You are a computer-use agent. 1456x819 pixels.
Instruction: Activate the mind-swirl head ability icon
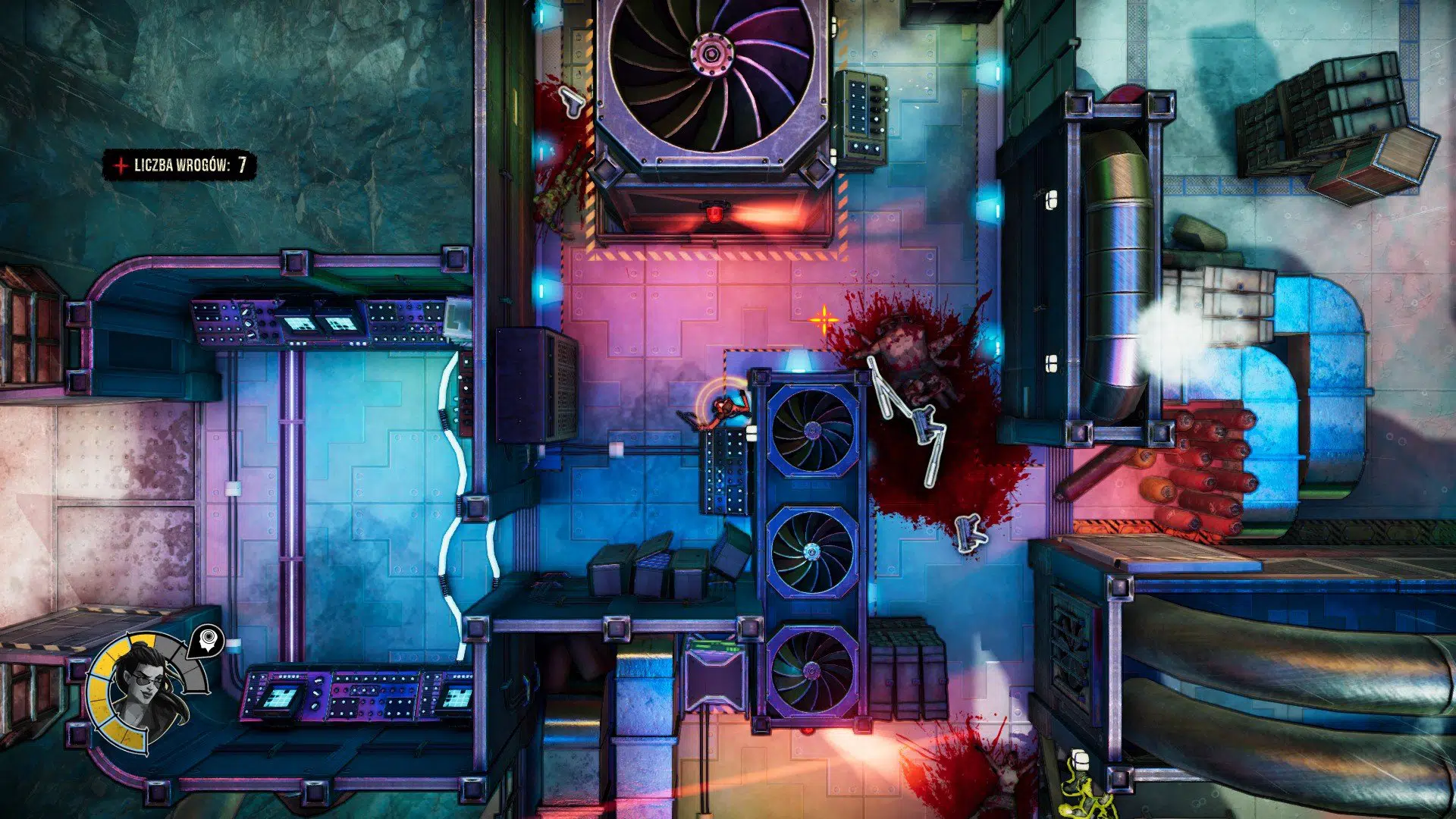tap(207, 641)
